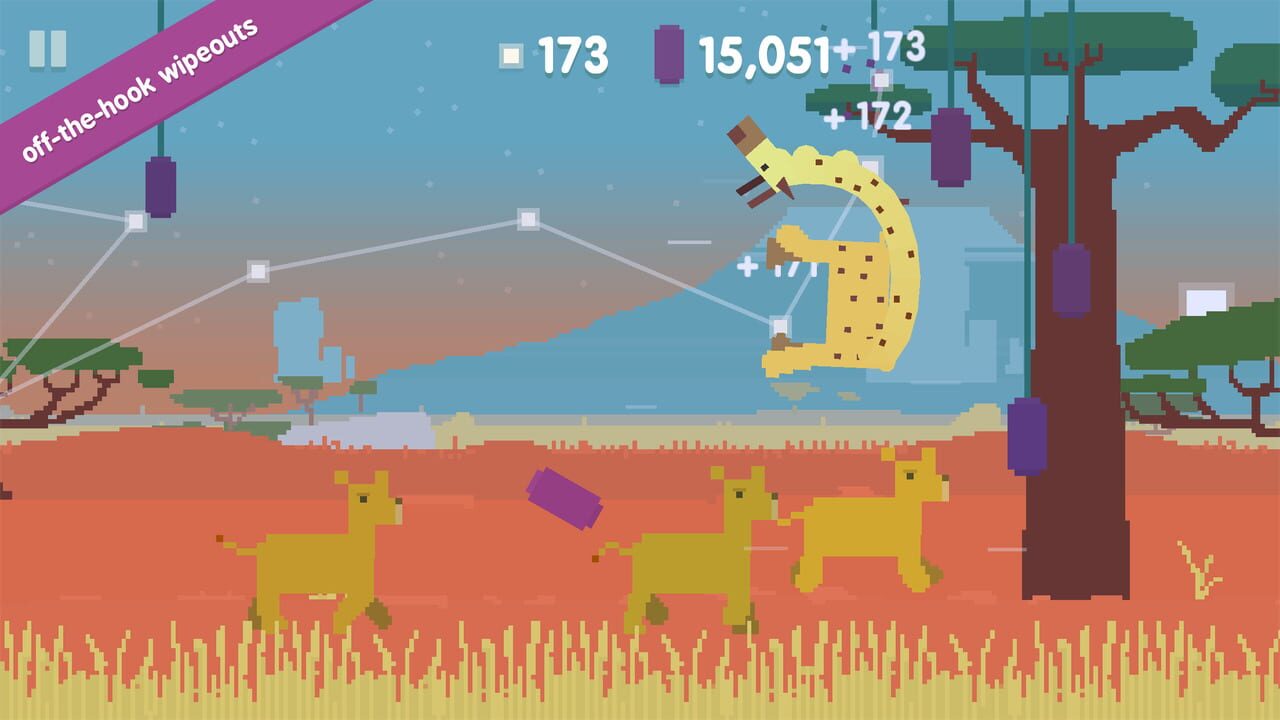Tap the white node near the mountain peak
Image resolution: width=1280 pixels, height=720 pixels.
point(528,219)
